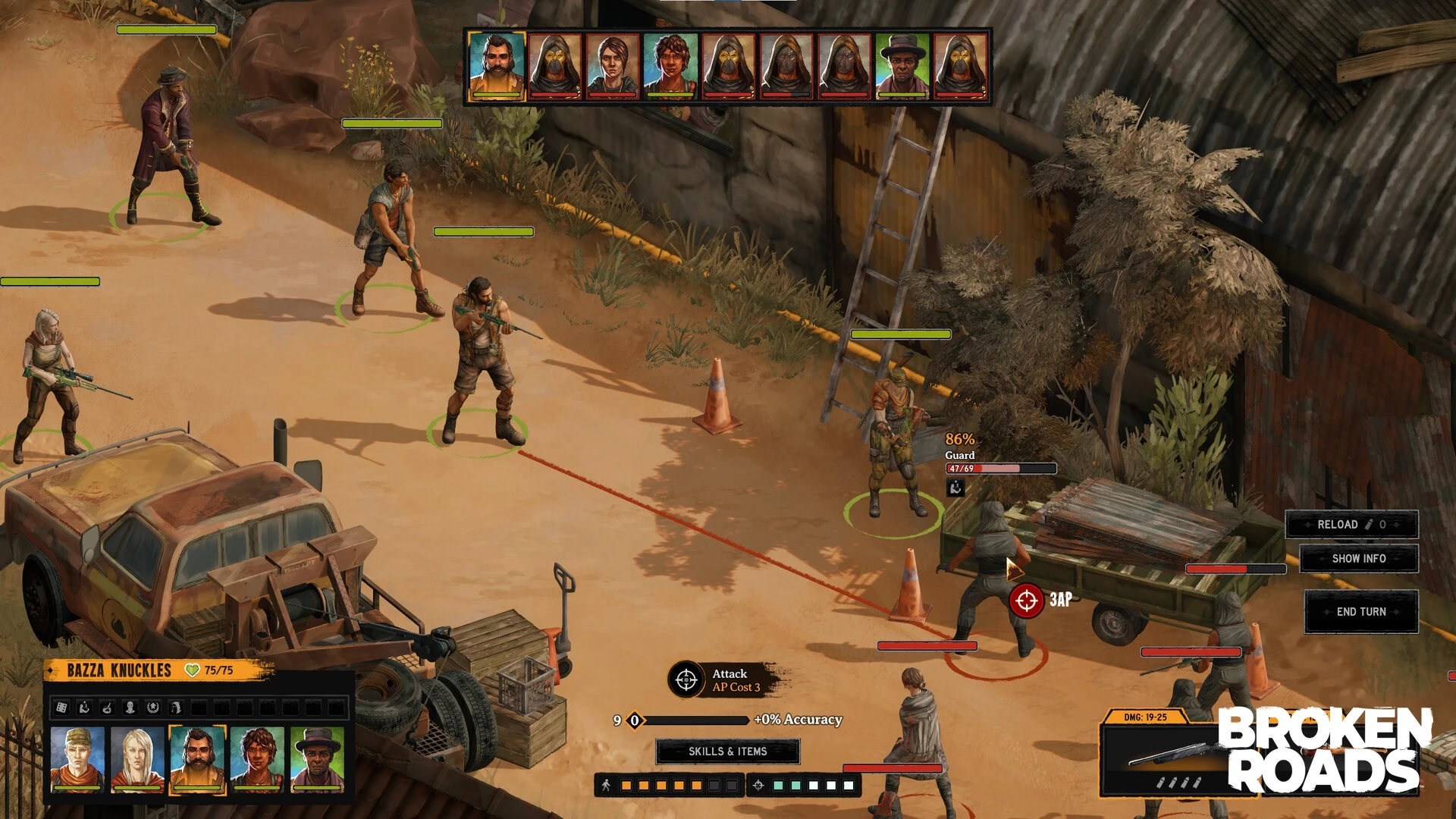Click the bald head status icon

130,708
